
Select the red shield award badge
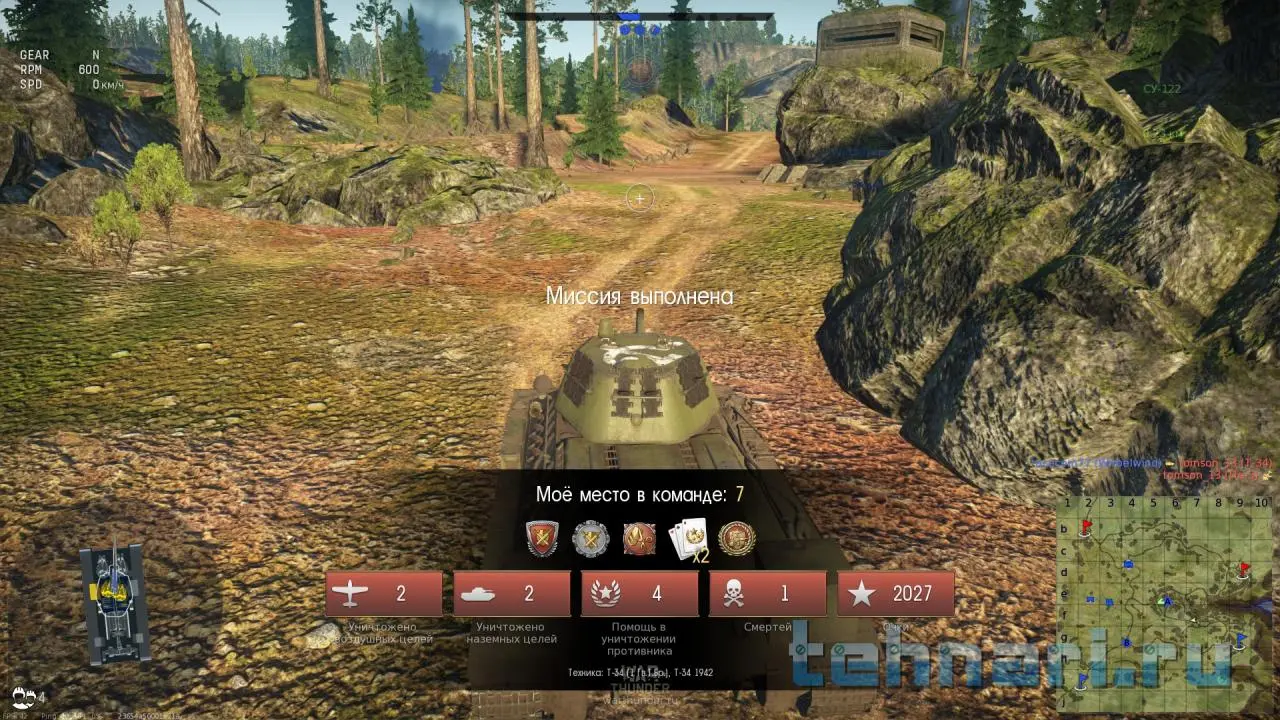tap(542, 538)
